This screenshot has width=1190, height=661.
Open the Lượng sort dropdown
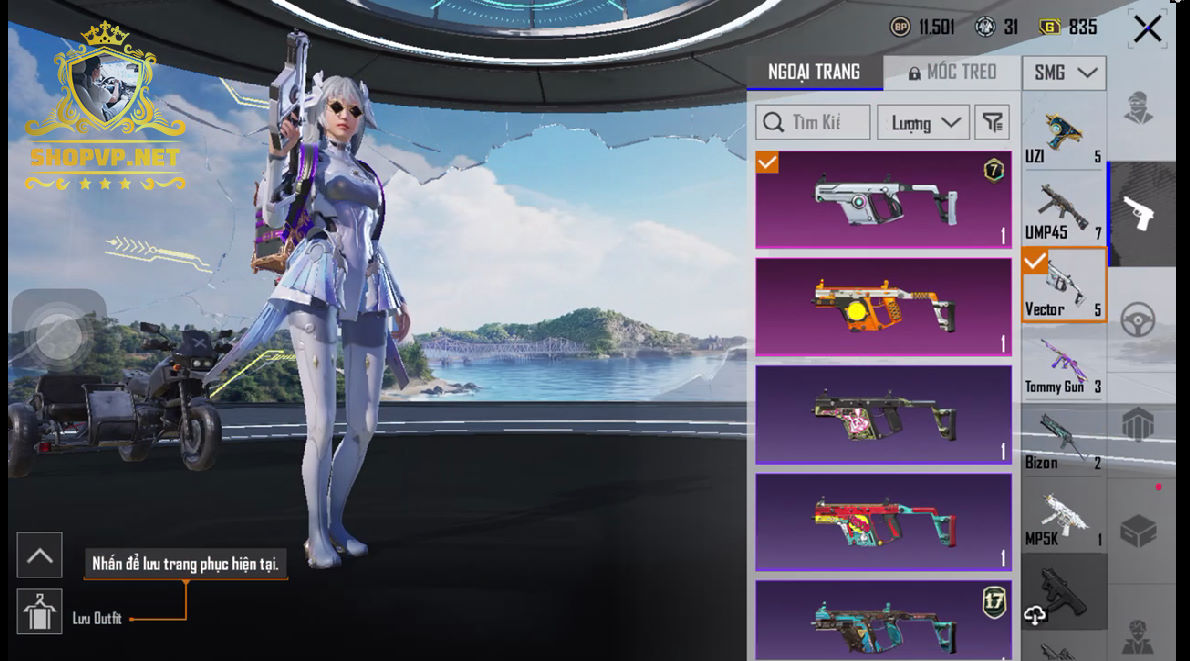(923, 123)
